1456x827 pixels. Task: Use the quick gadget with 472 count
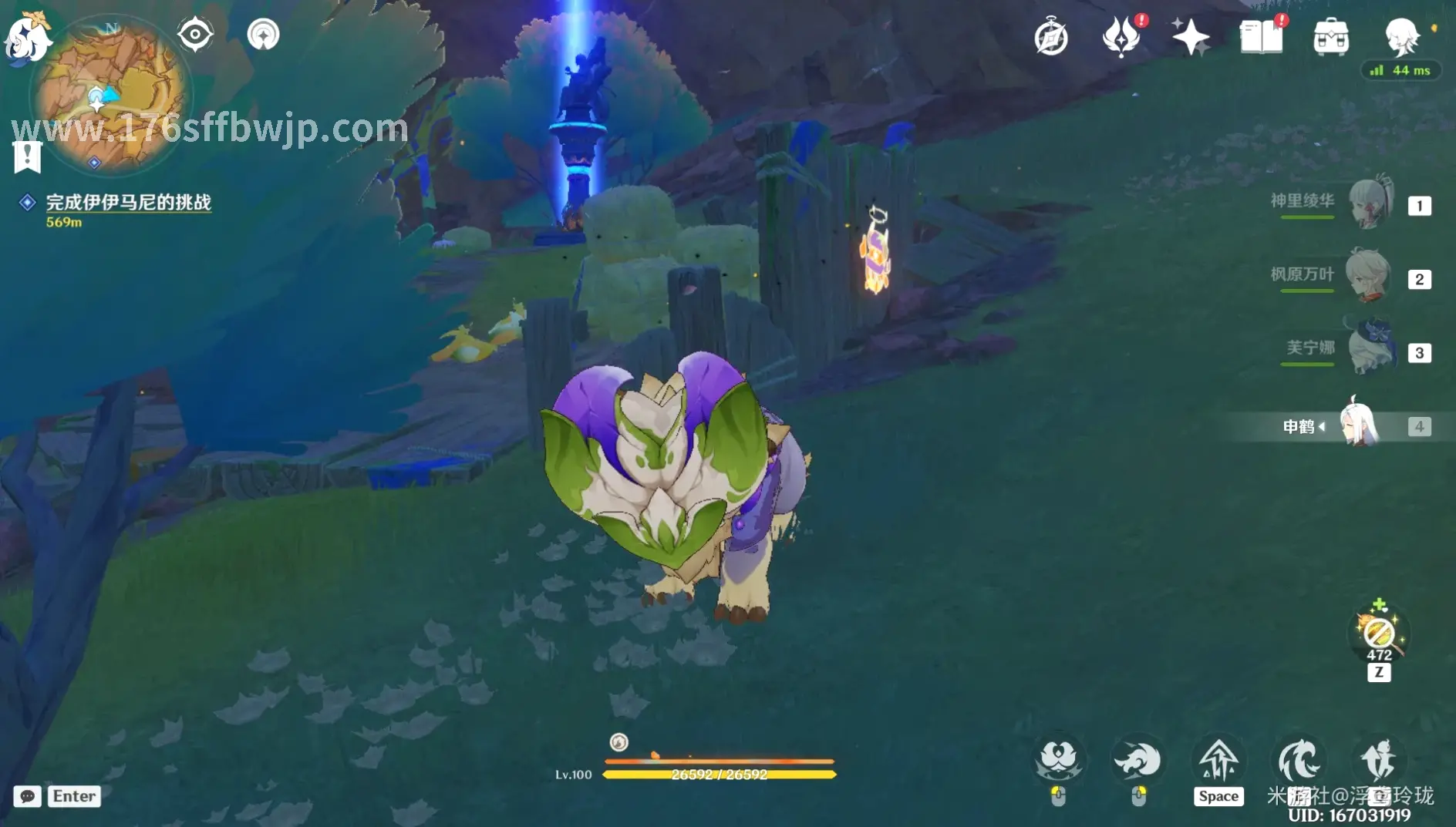pyautogui.click(x=1379, y=634)
